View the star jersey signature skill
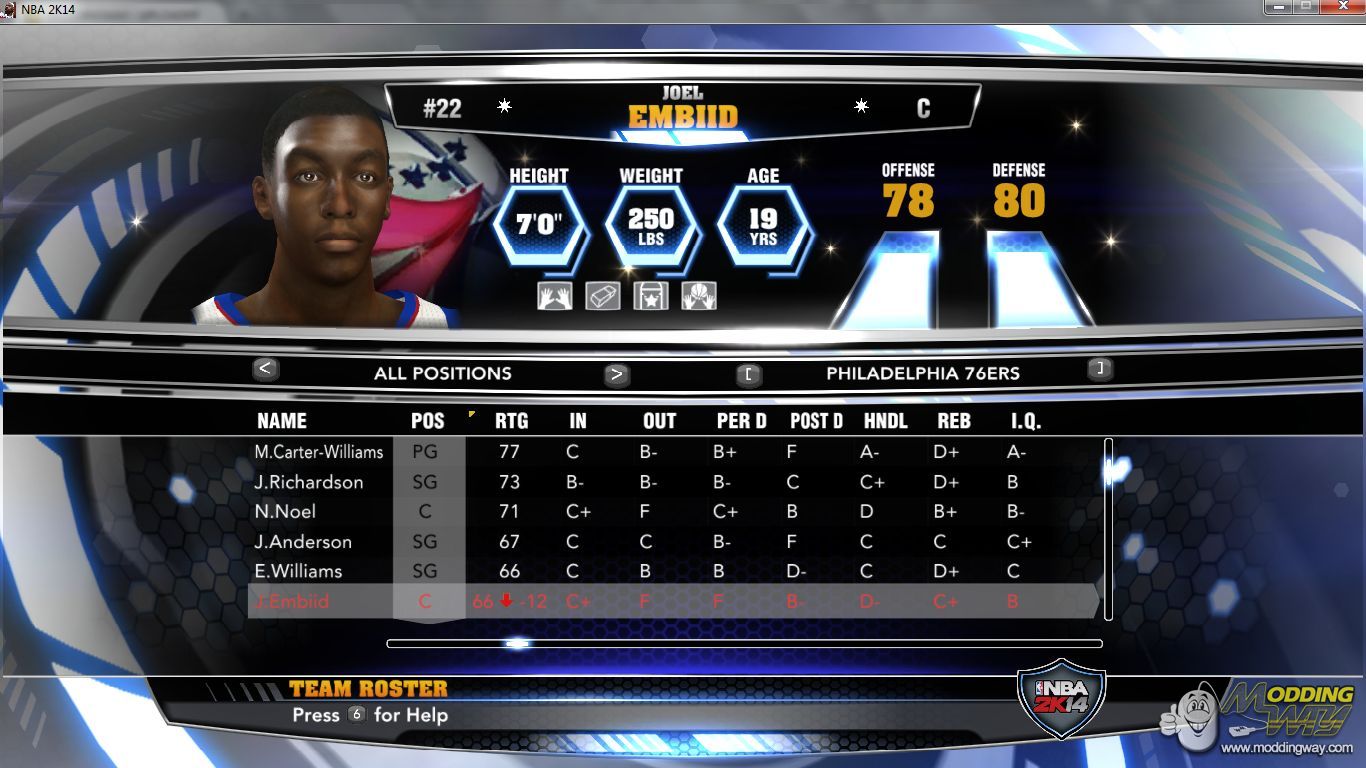 pos(651,296)
